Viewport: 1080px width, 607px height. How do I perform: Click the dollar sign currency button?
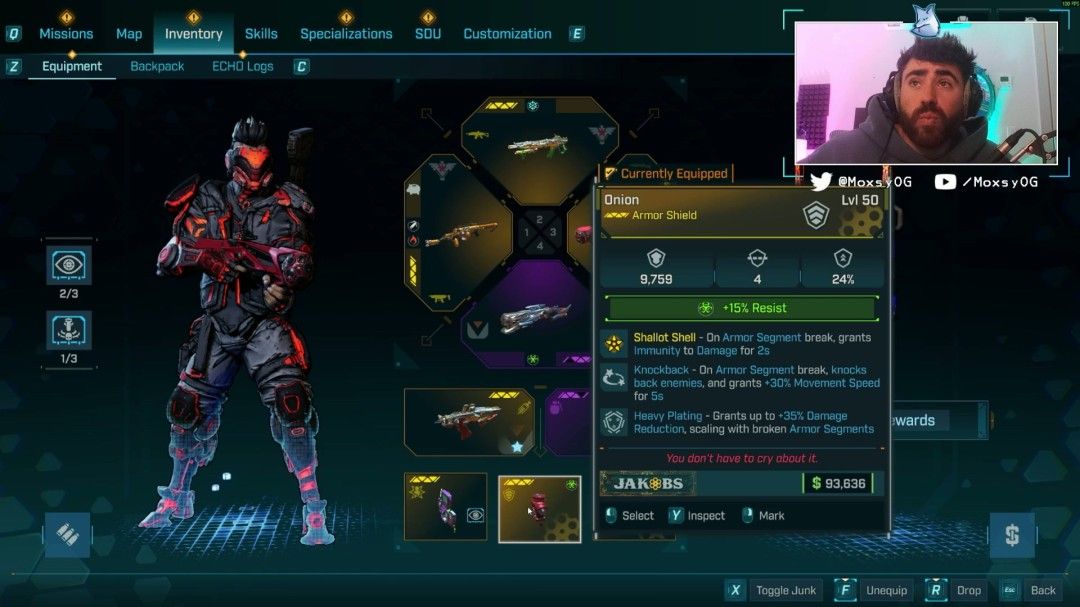pyautogui.click(x=1011, y=535)
